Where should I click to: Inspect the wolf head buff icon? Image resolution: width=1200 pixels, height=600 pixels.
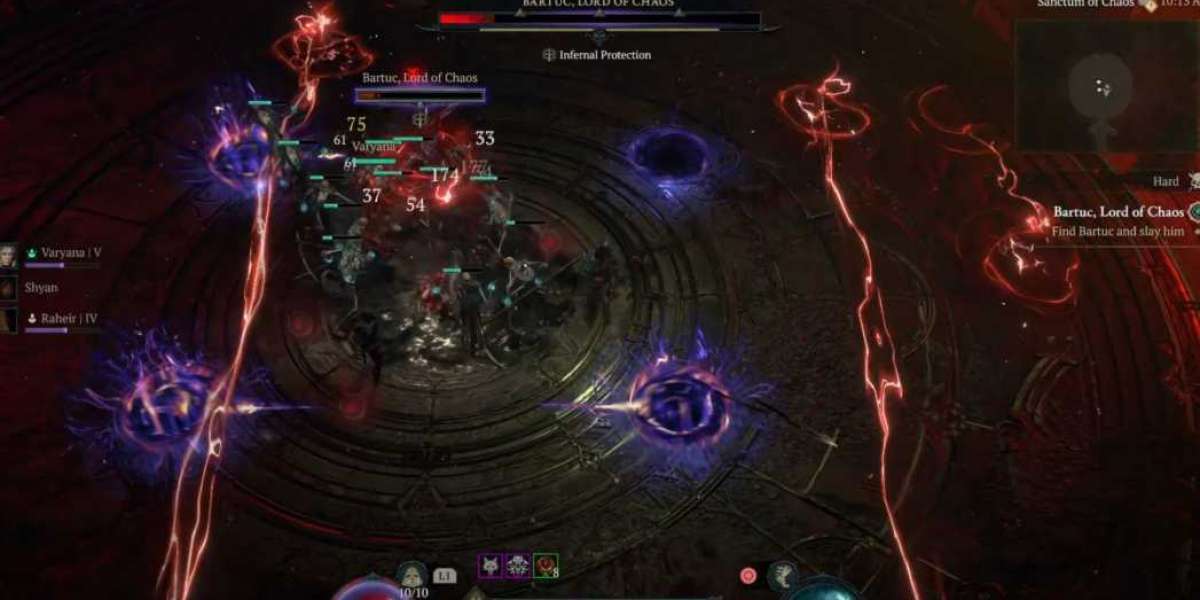(490, 566)
